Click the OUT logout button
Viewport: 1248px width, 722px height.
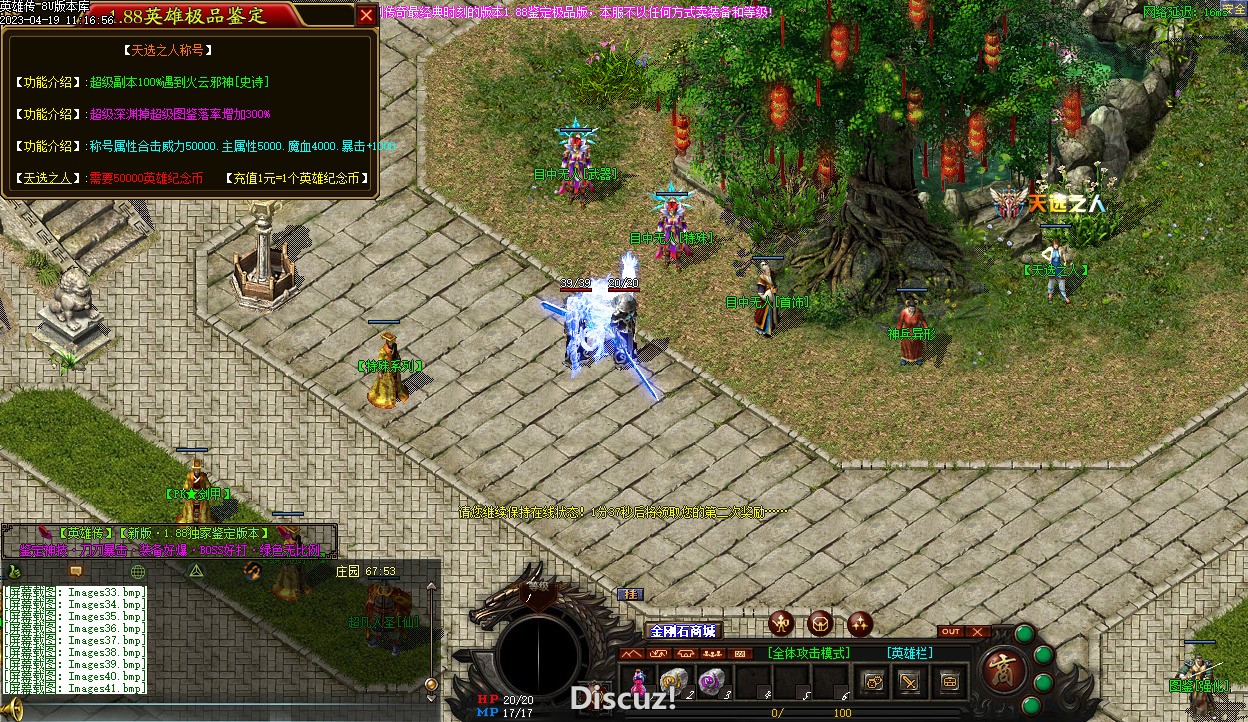pyautogui.click(x=951, y=632)
